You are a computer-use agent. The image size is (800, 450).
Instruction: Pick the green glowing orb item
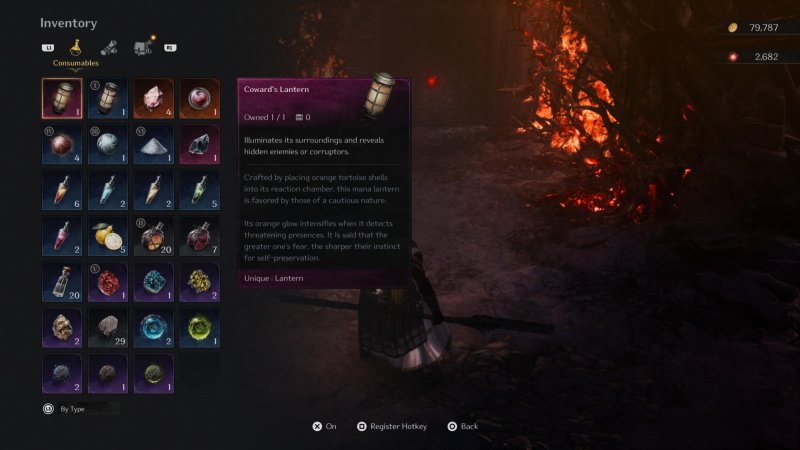coord(199,327)
